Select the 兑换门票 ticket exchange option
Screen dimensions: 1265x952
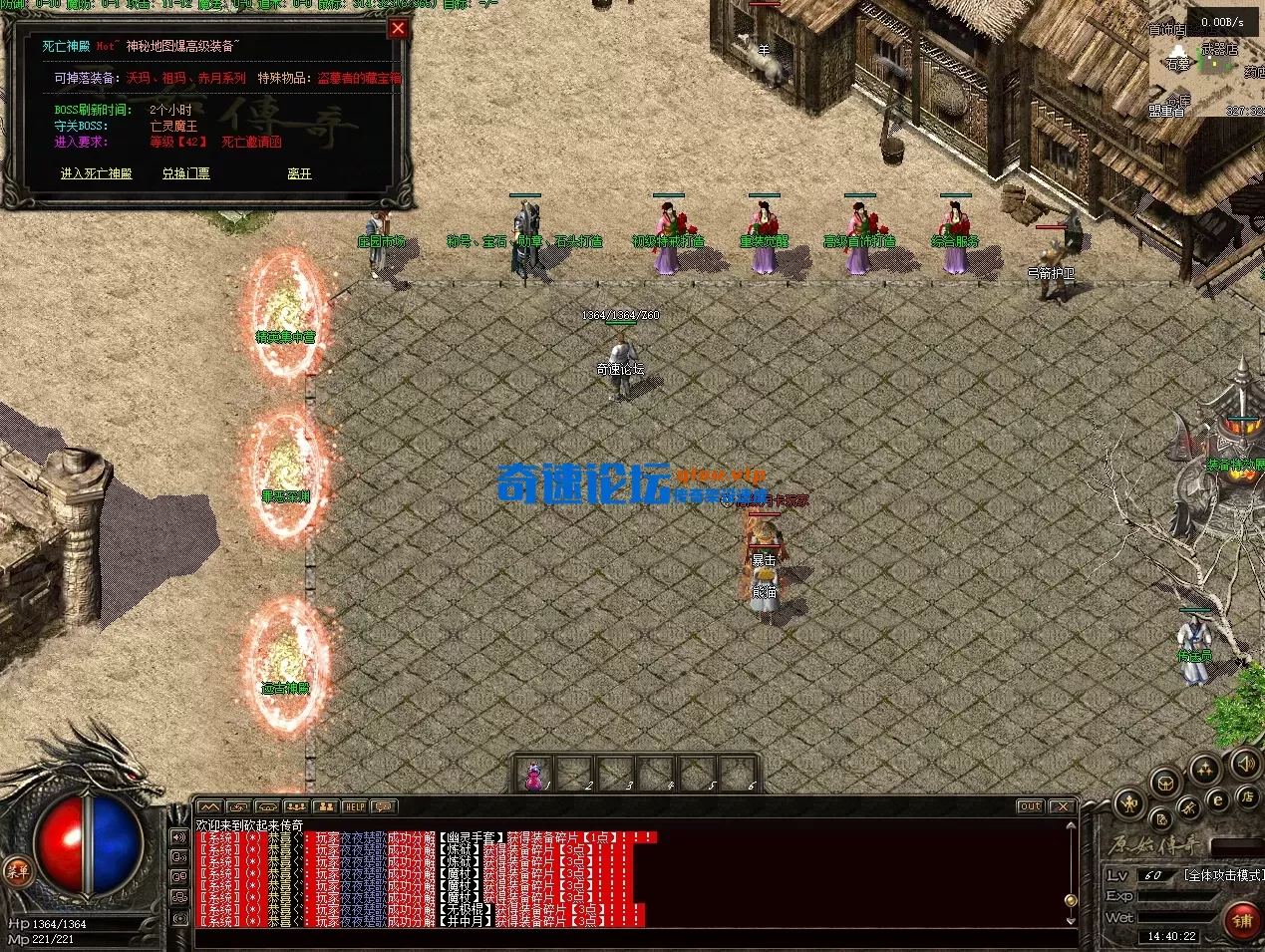[x=186, y=173]
